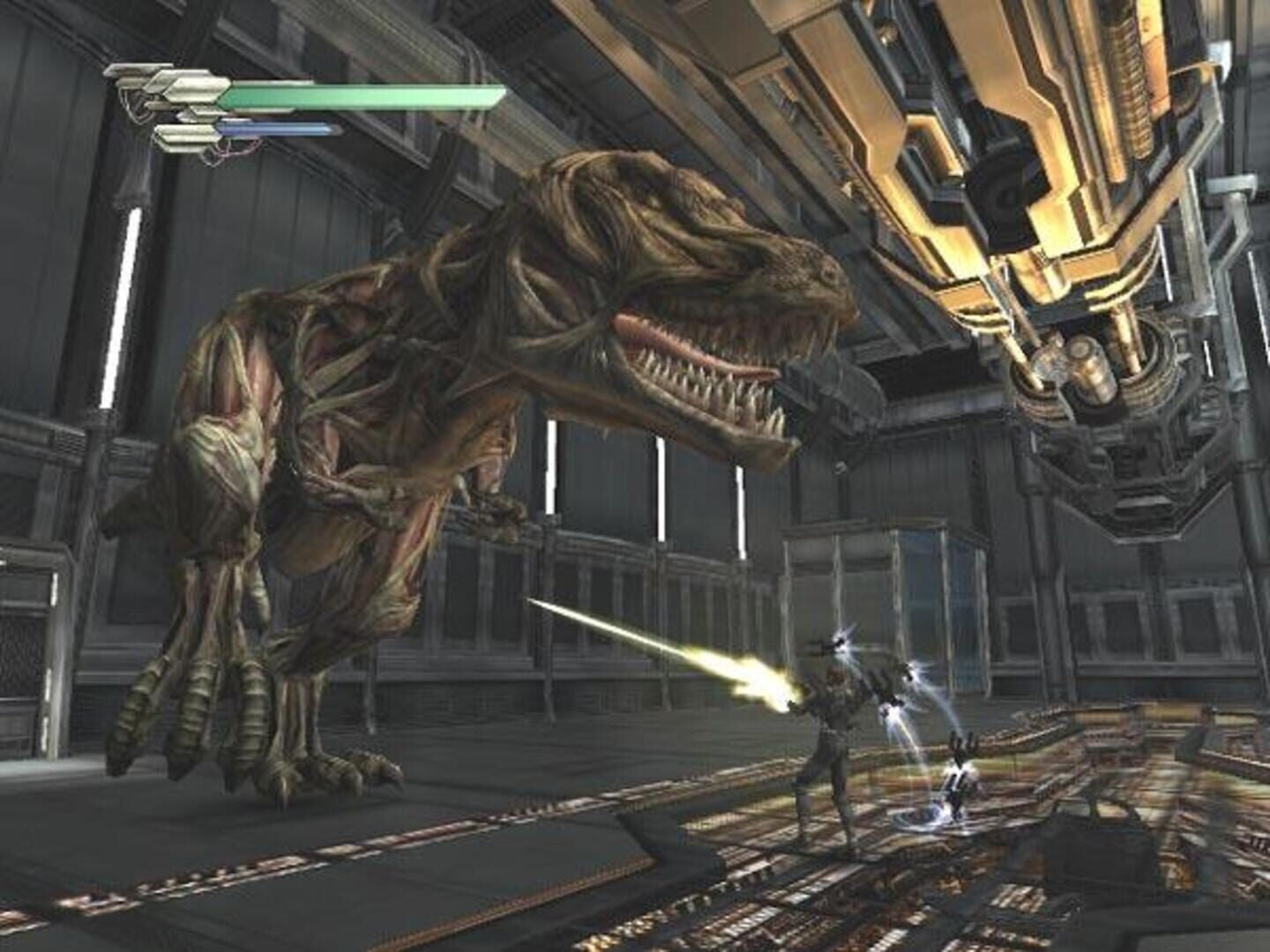Toggle the green health bar display
The width and height of the screenshot is (1270, 952).
coord(353,94)
